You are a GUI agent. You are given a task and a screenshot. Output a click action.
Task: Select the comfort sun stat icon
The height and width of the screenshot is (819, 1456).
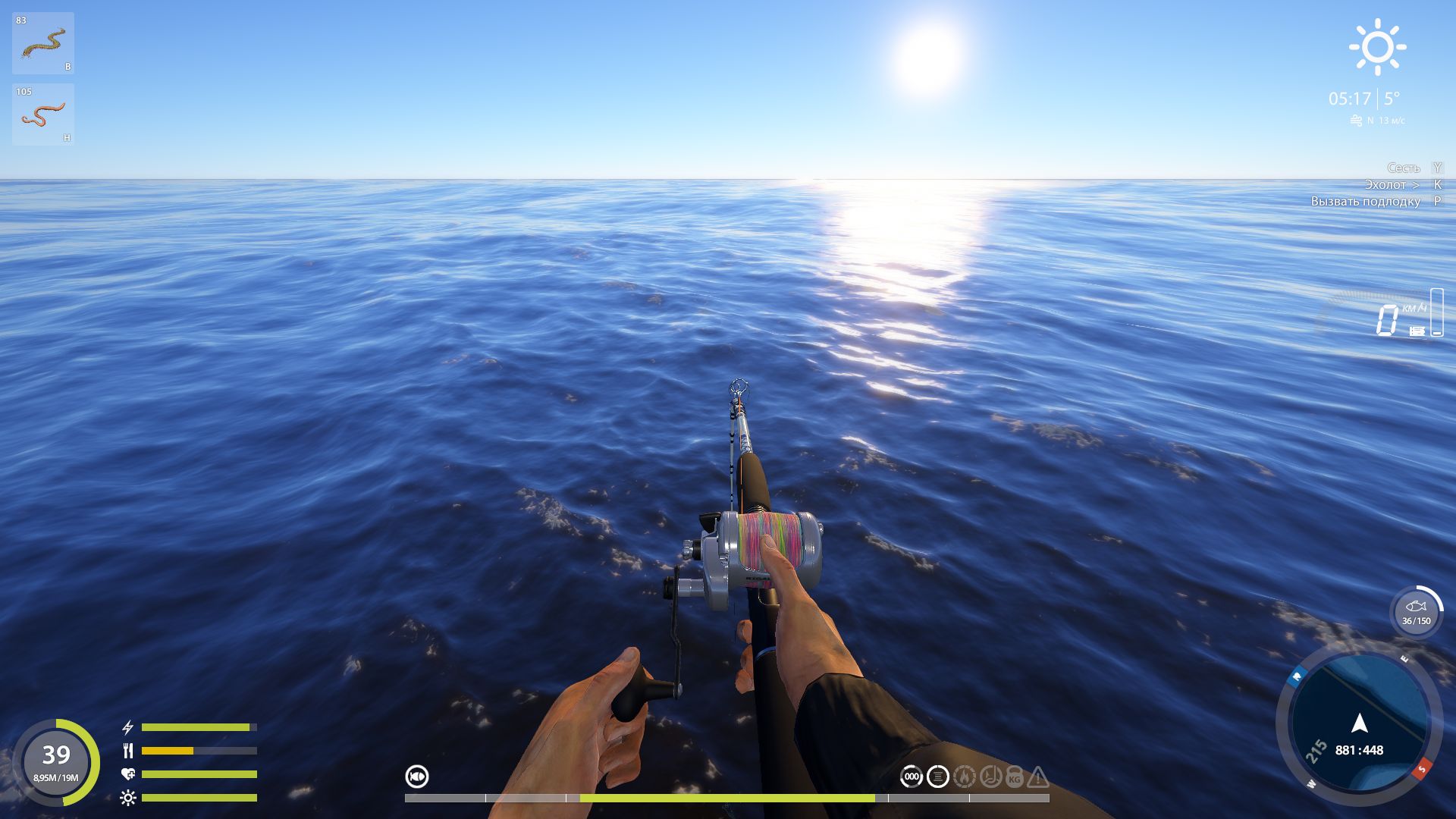pos(127,796)
